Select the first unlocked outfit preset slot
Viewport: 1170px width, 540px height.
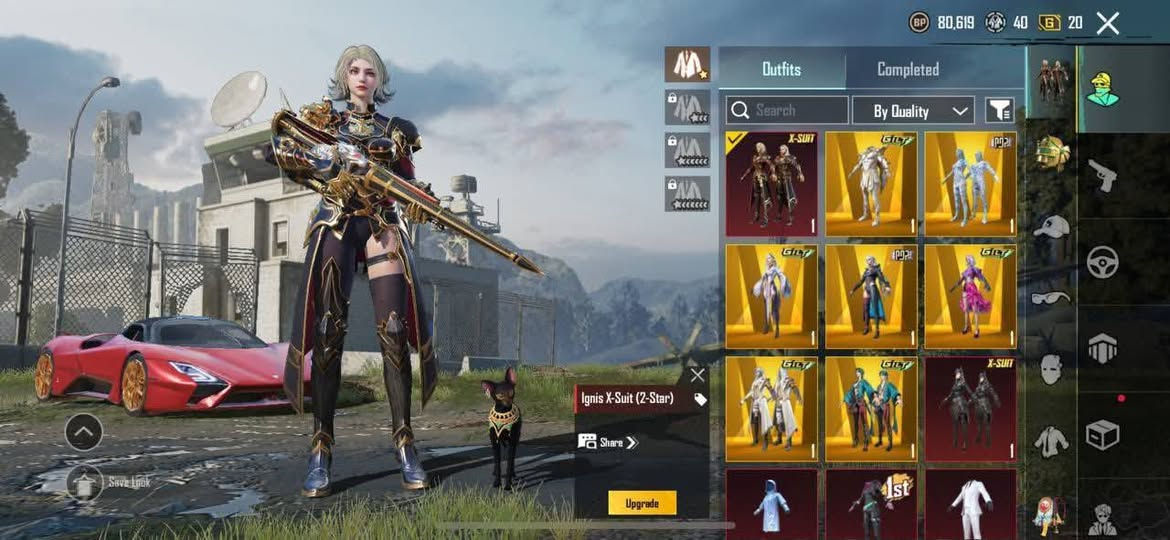click(687, 65)
